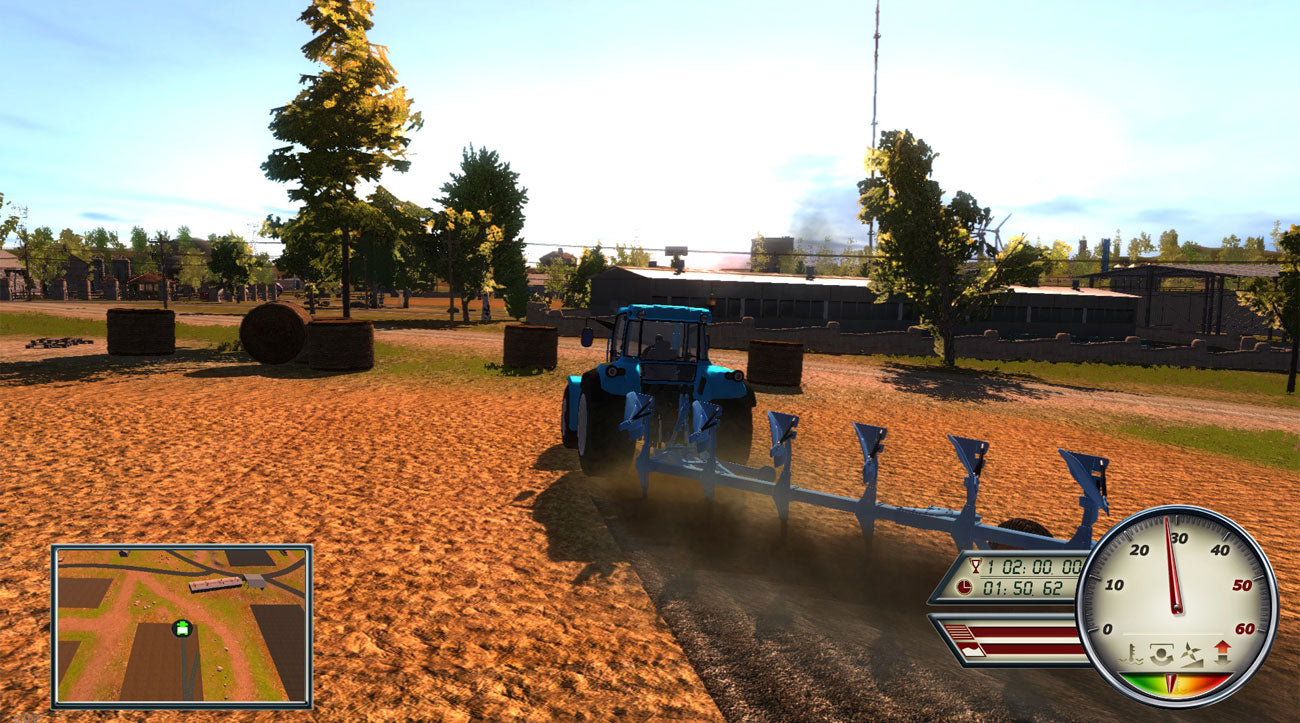Image resolution: width=1300 pixels, height=723 pixels.
Task: Click the striped lines icon on the progress panel
Action: [x=958, y=630]
